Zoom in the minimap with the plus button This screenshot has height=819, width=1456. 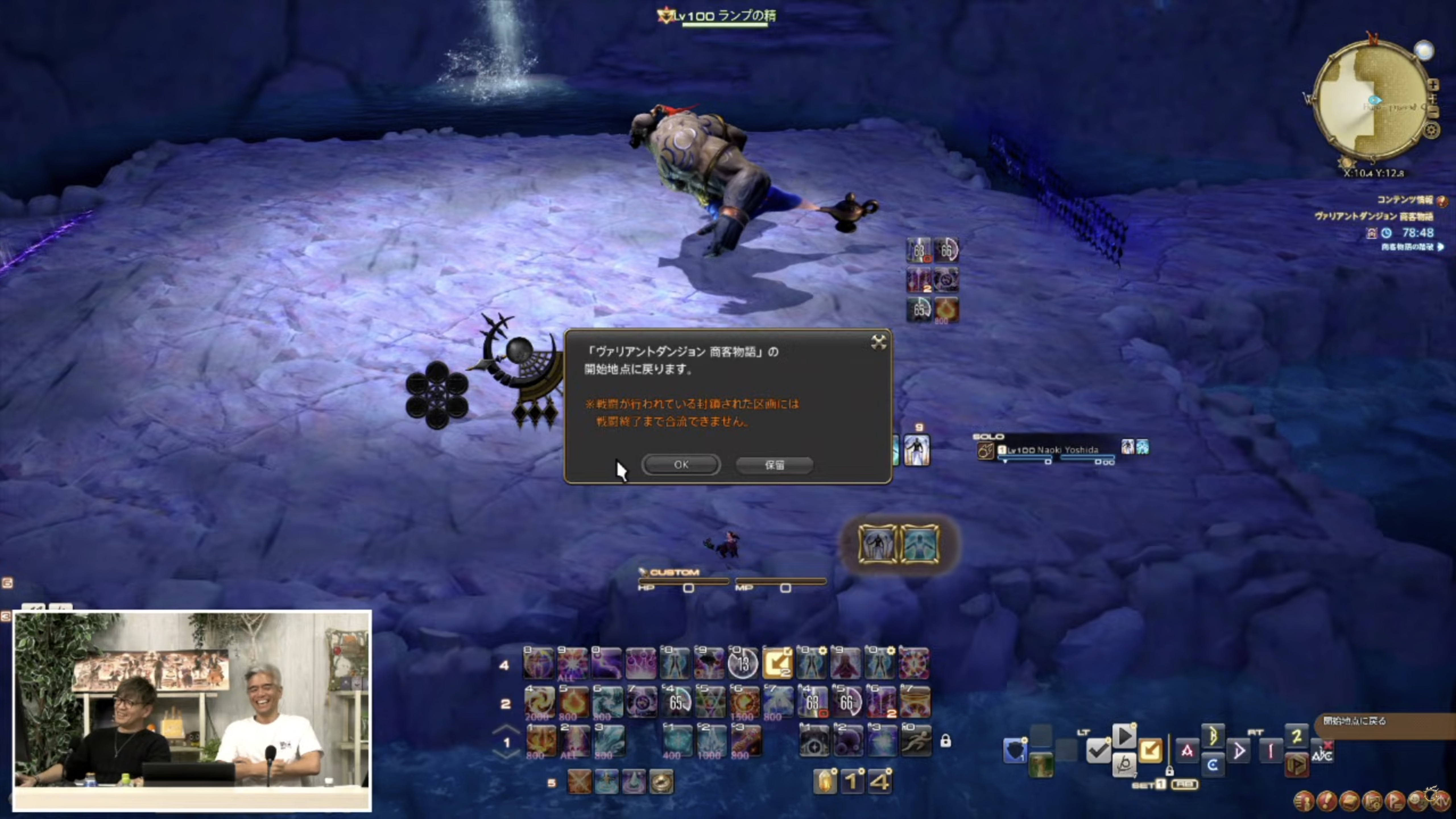(1433, 85)
